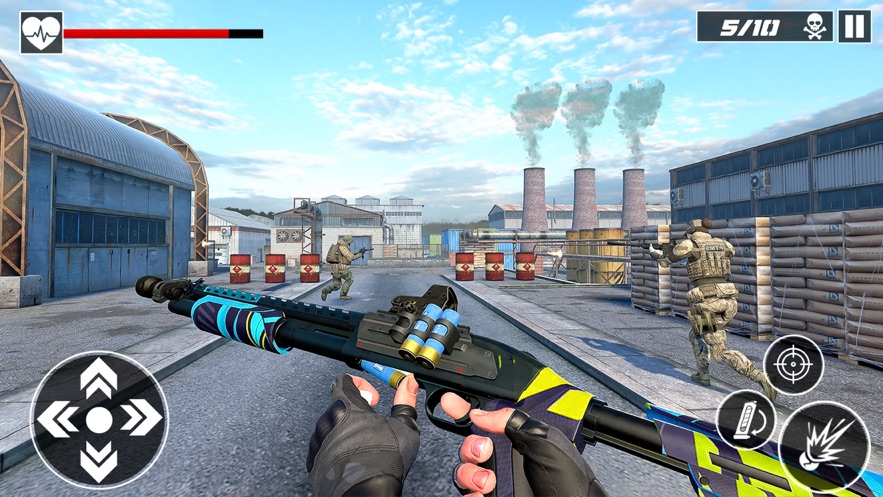Fire the shotgun with the shoot button

pyautogui.click(x=824, y=446)
